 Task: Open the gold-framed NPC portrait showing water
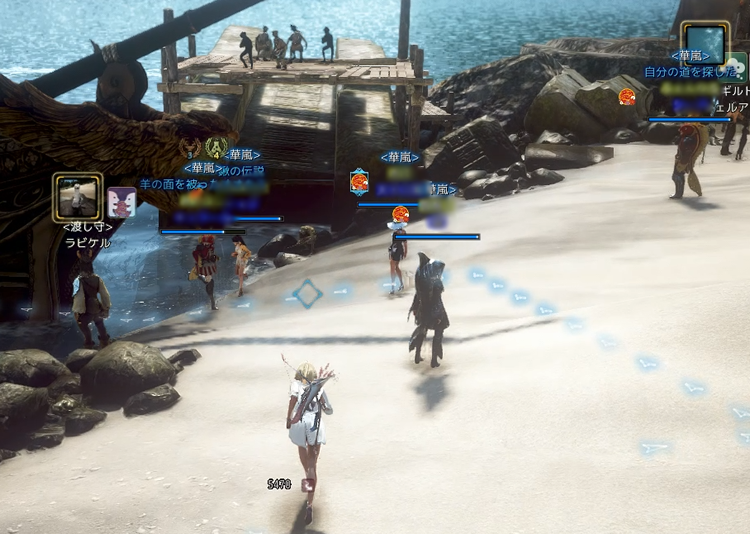tap(704, 43)
